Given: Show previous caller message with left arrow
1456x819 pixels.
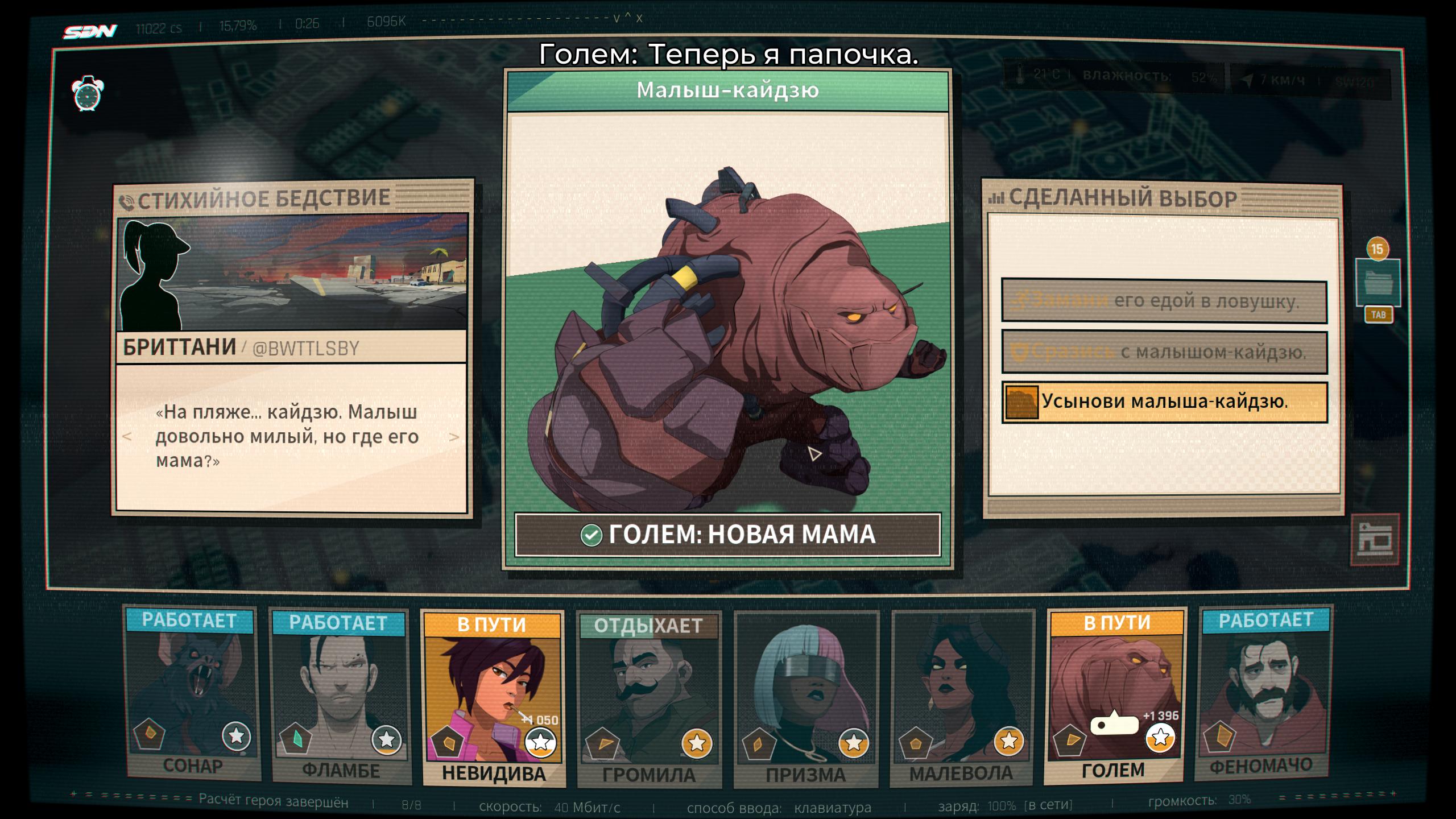Looking at the screenshot, I should [127, 437].
